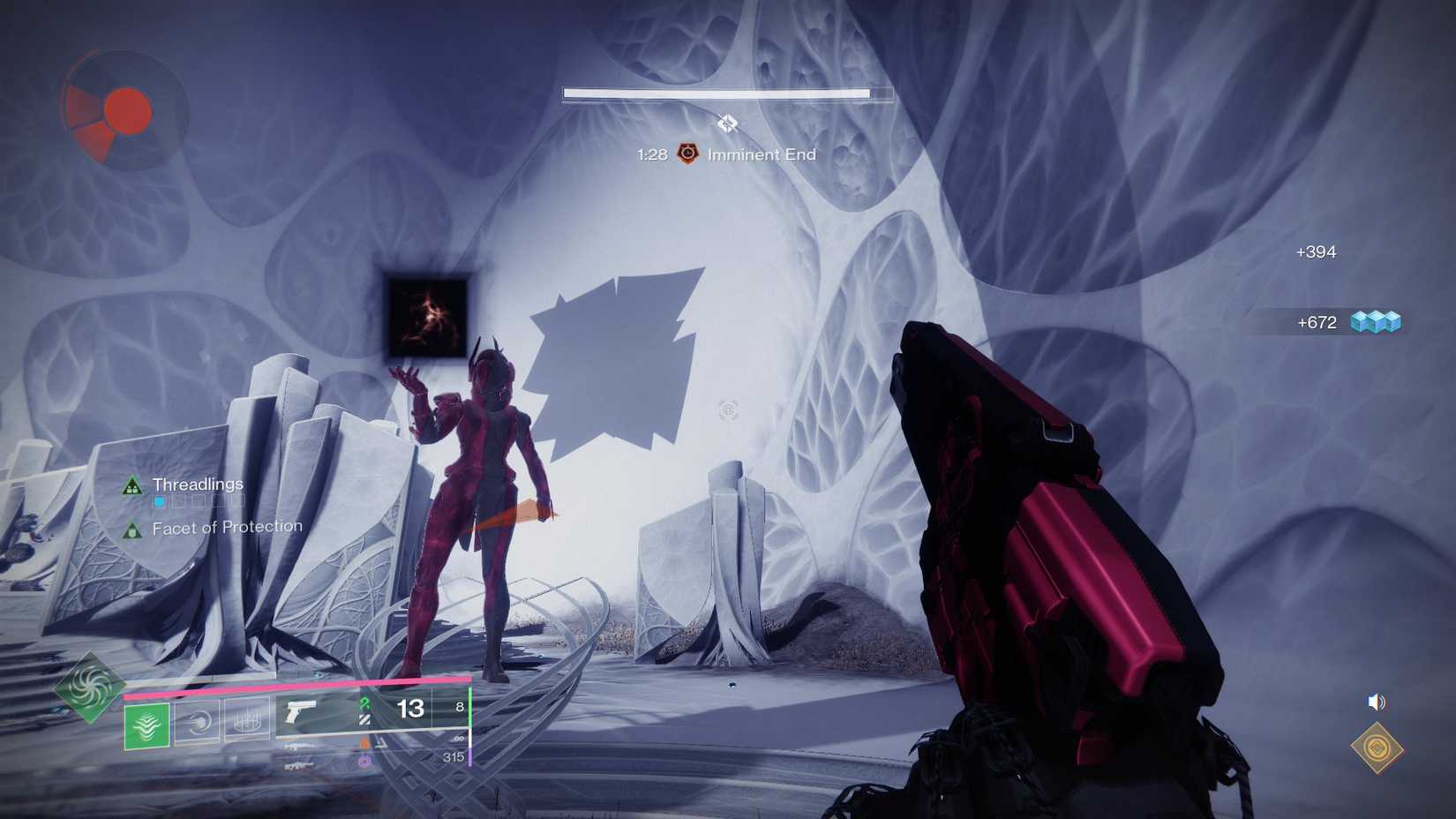The width and height of the screenshot is (1456, 819).
Task: Click the Threadlings buff icon
Action: point(131,484)
